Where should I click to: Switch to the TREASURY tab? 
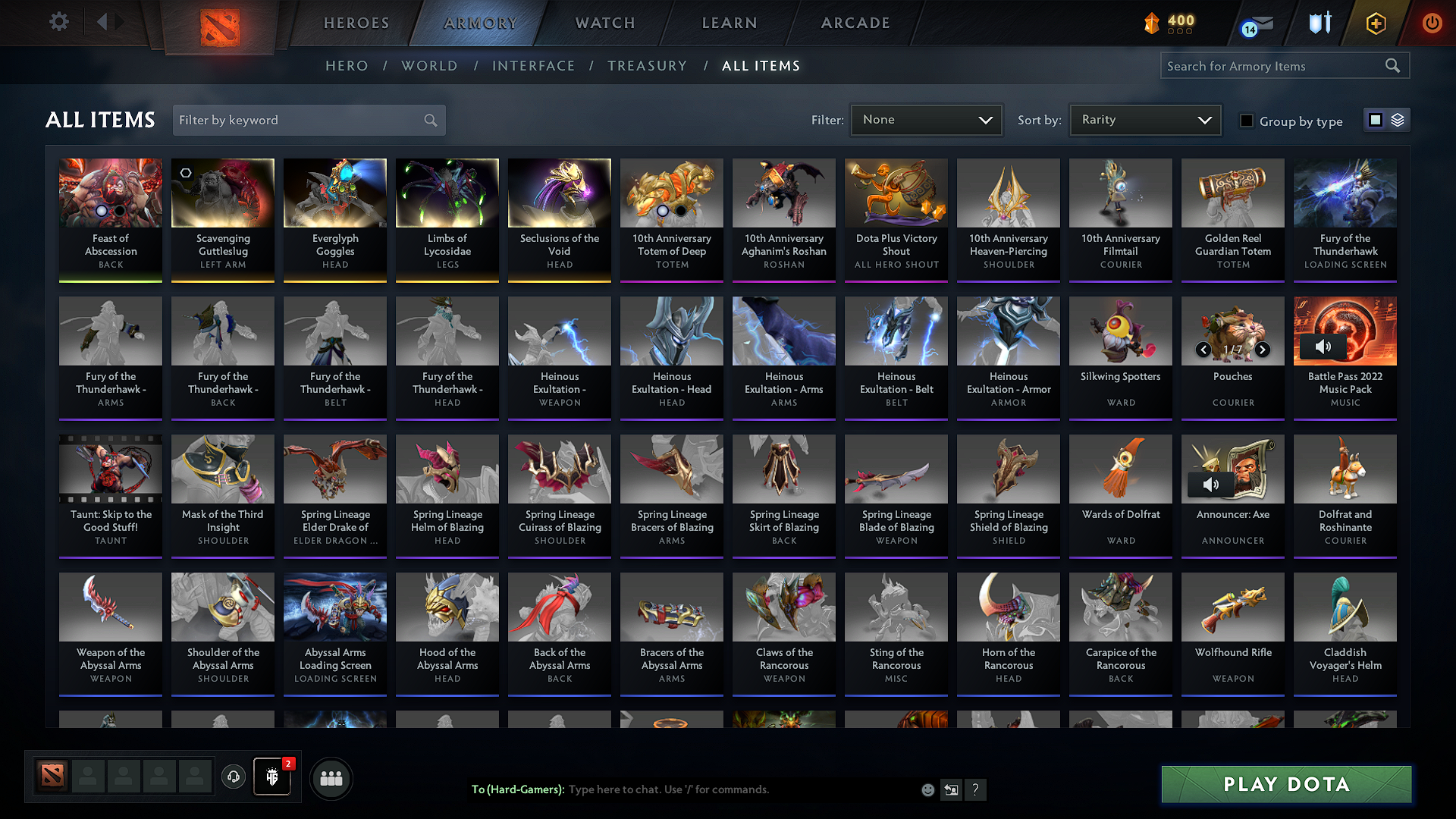pyautogui.click(x=647, y=65)
